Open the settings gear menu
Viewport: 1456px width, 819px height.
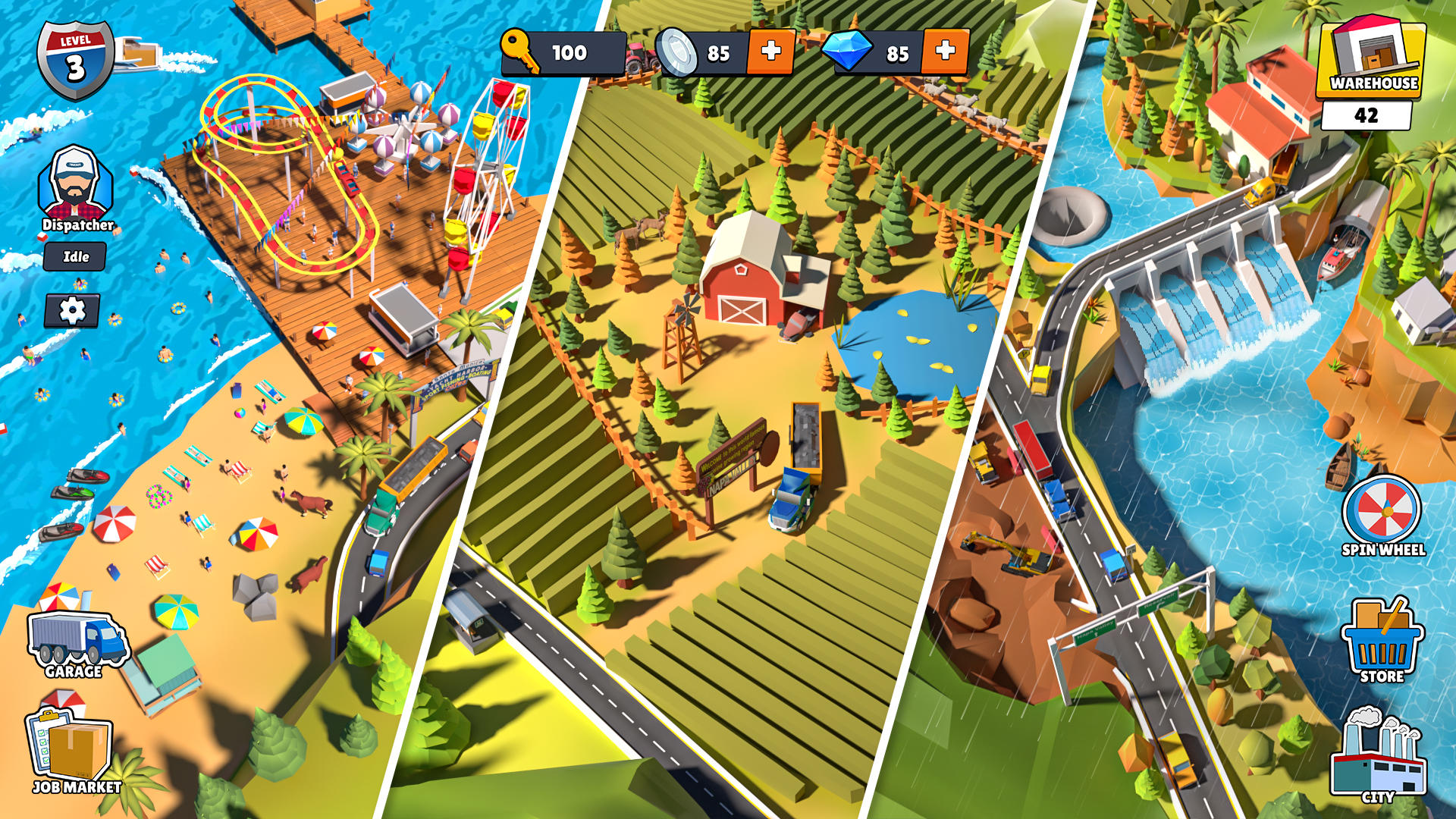point(74,311)
